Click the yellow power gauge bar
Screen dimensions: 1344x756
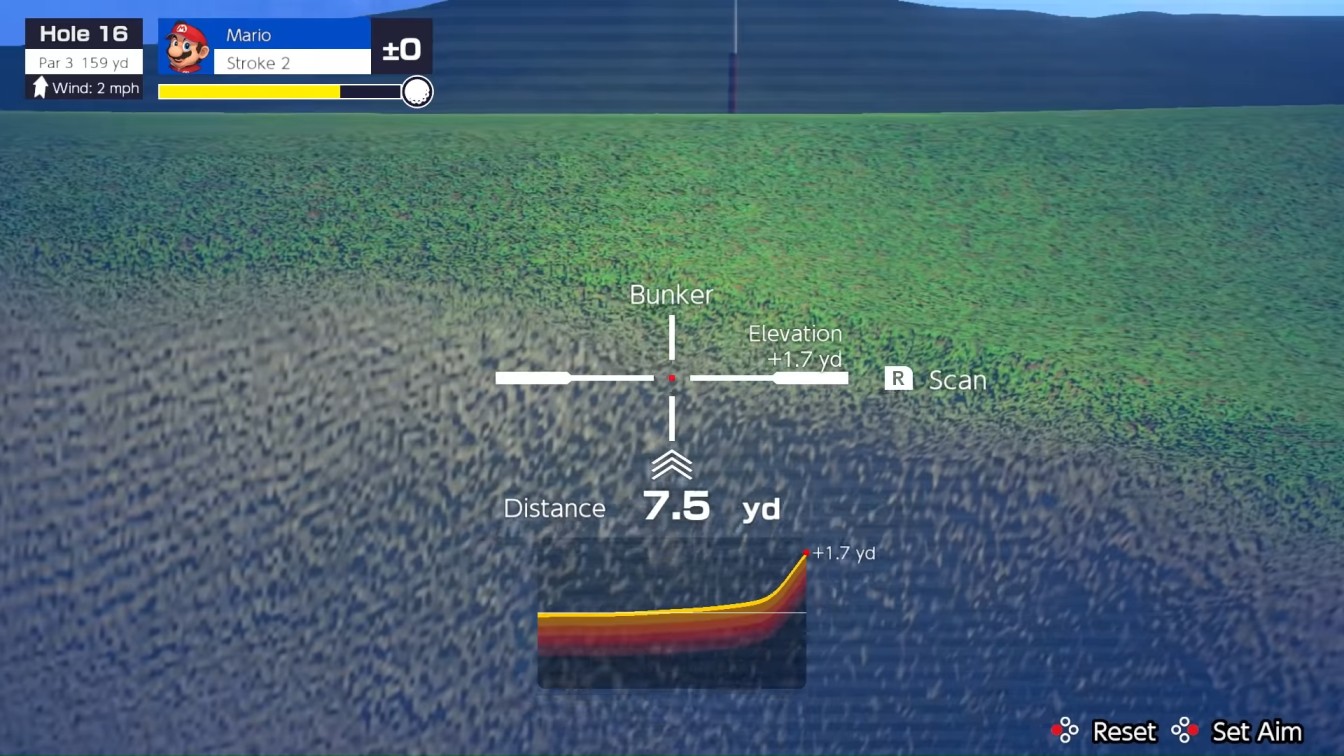click(250, 90)
